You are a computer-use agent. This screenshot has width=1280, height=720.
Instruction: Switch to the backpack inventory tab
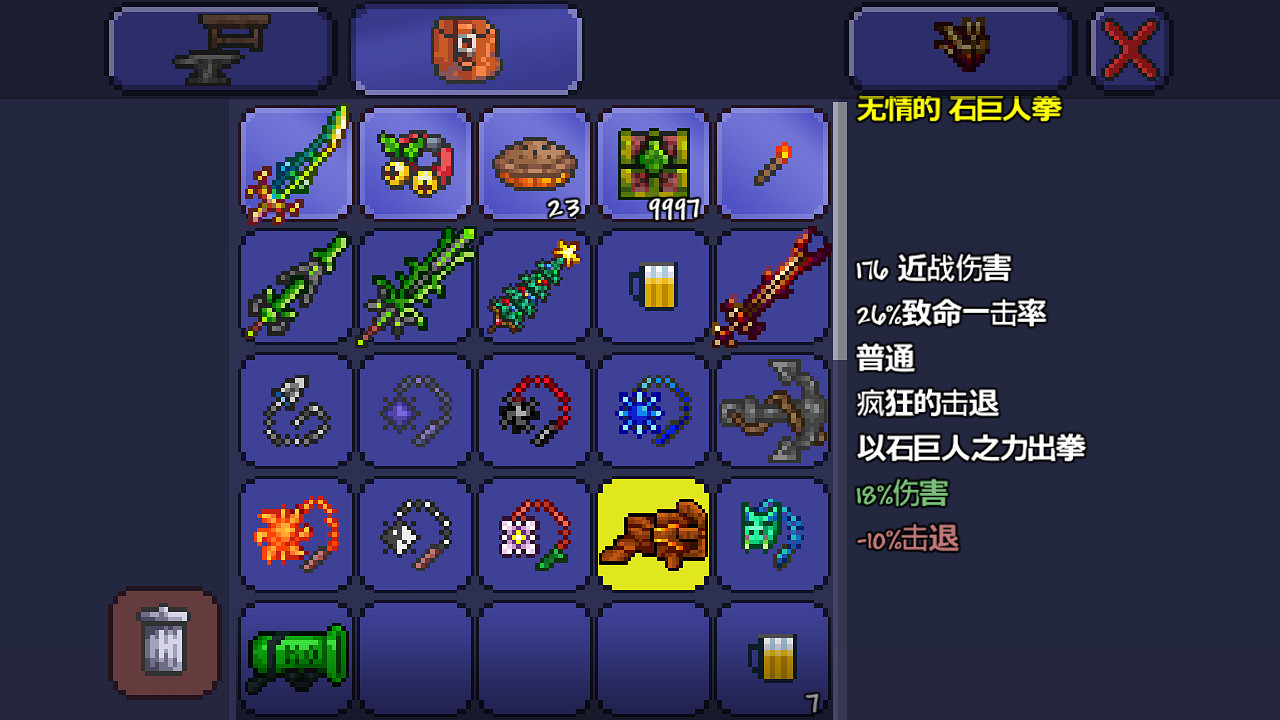pyautogui.click(x=466, y=47)
